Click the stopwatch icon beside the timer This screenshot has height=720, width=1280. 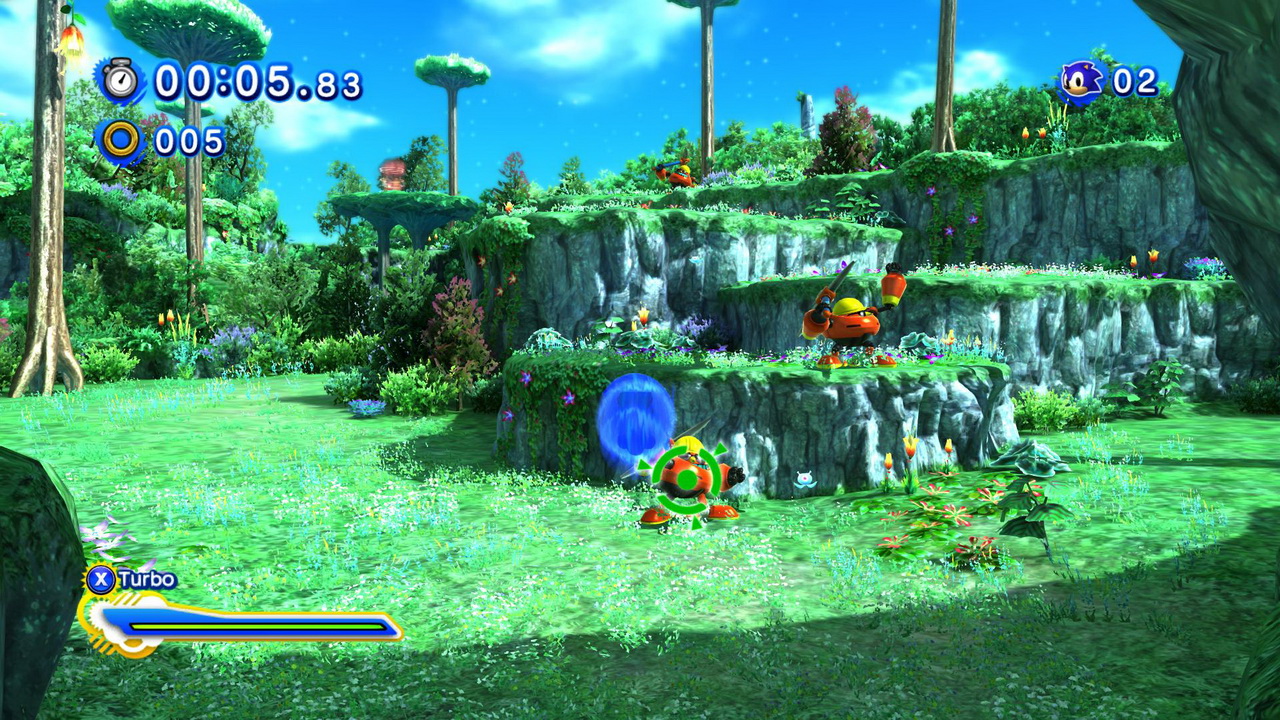click(121, 81)
